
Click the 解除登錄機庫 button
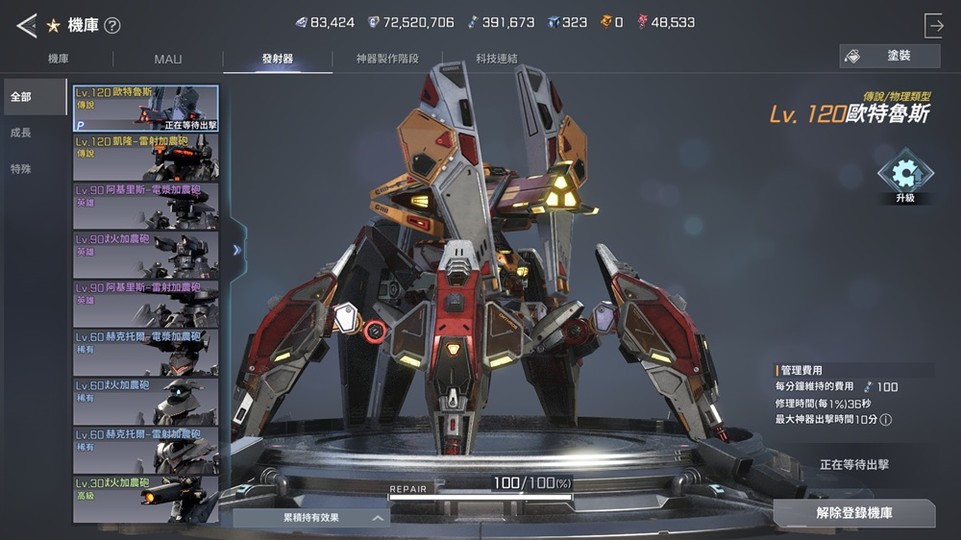coord(854,513)
